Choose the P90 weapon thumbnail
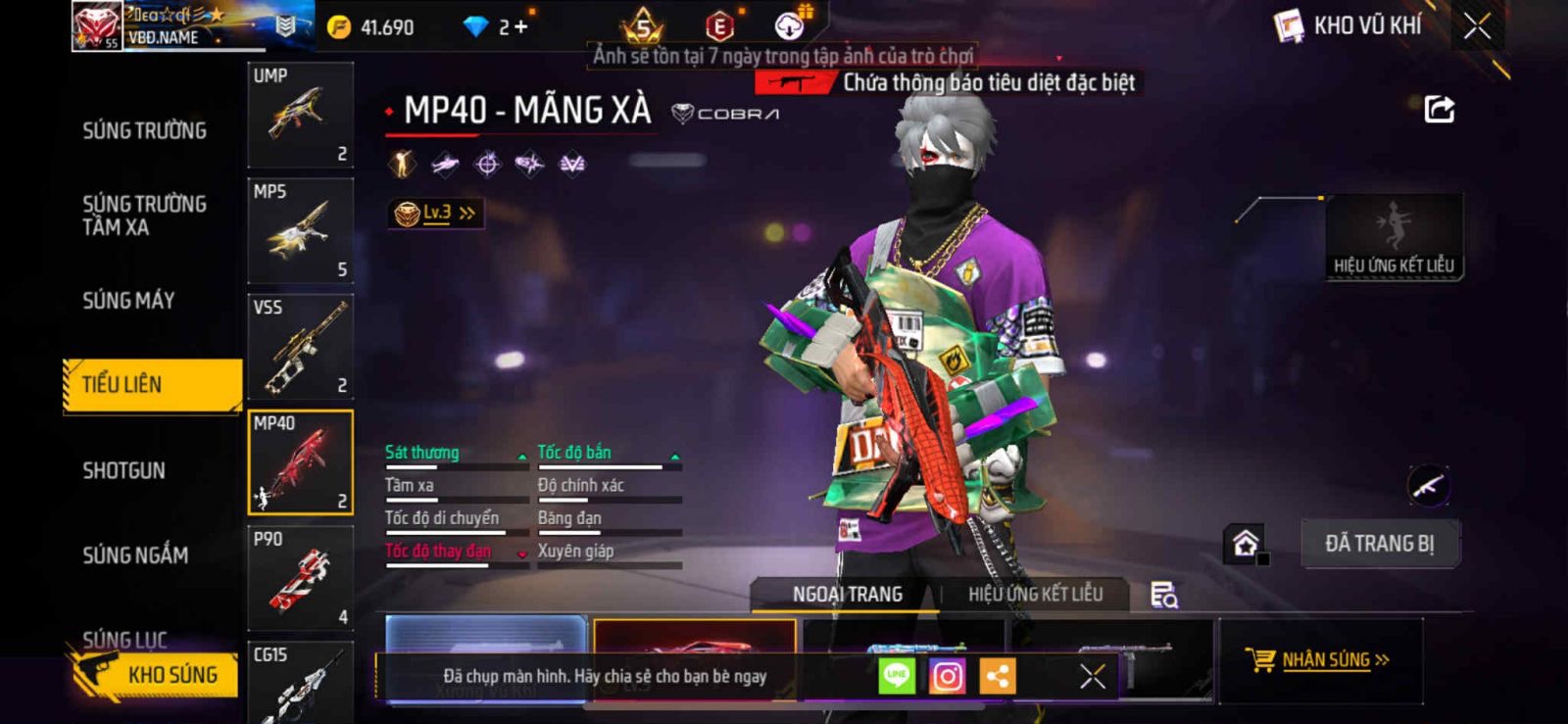This screenshot has height=724, width=1568. click(300, 578)
